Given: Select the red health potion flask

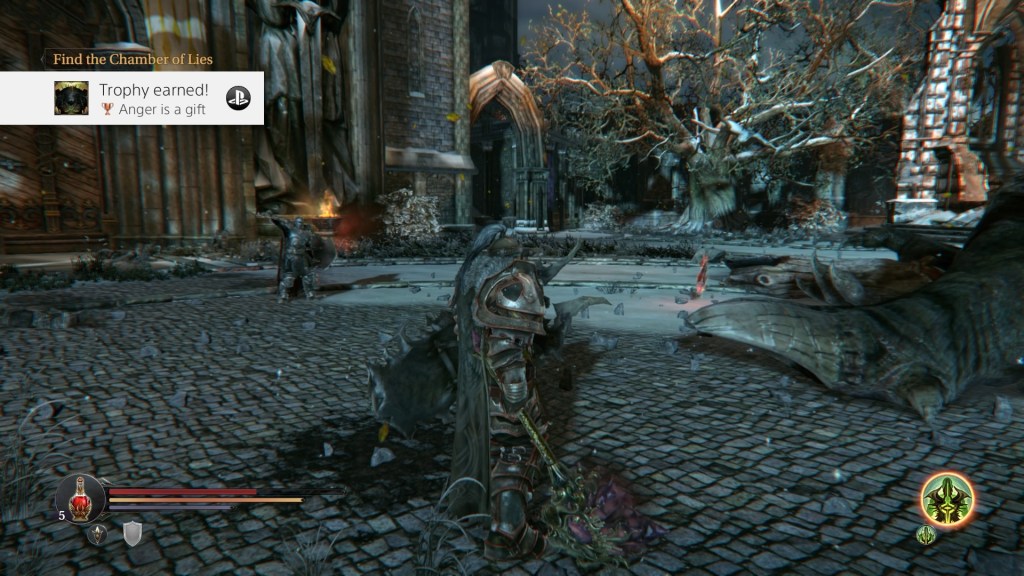Looking at the screenshot, I should click(x=81, y=496).
